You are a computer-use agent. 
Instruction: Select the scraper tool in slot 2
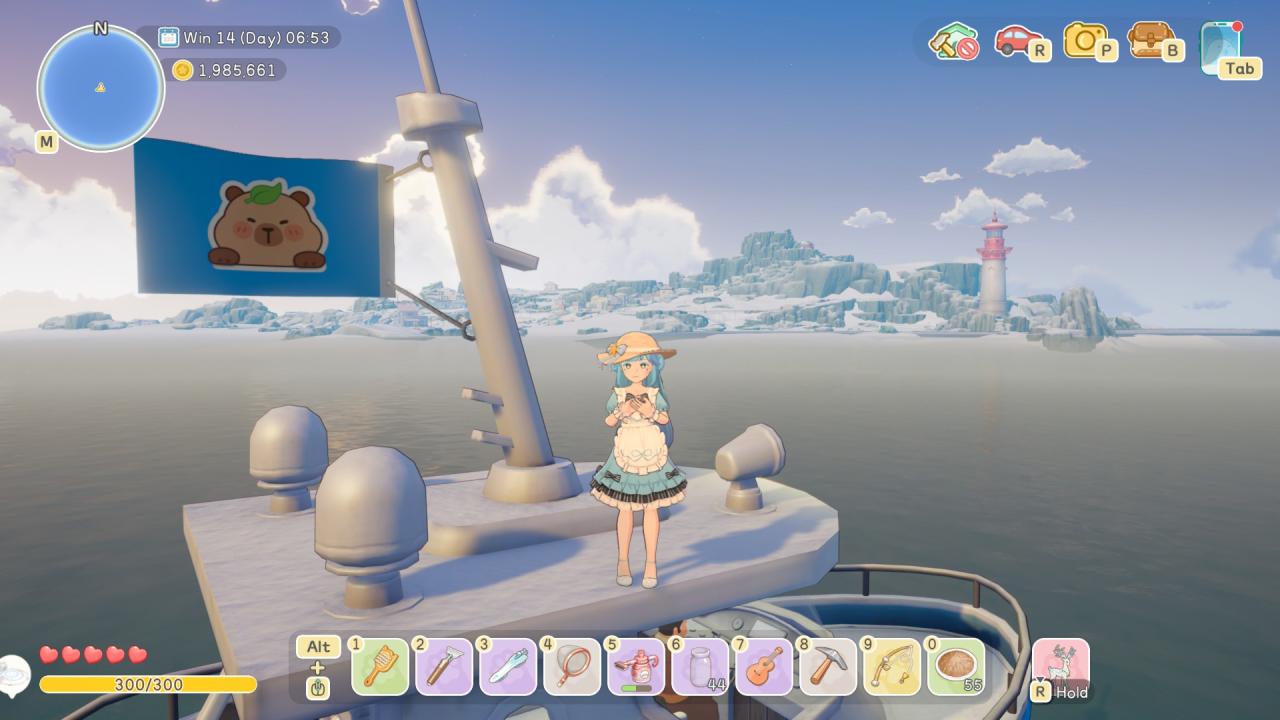pos(444,666)
